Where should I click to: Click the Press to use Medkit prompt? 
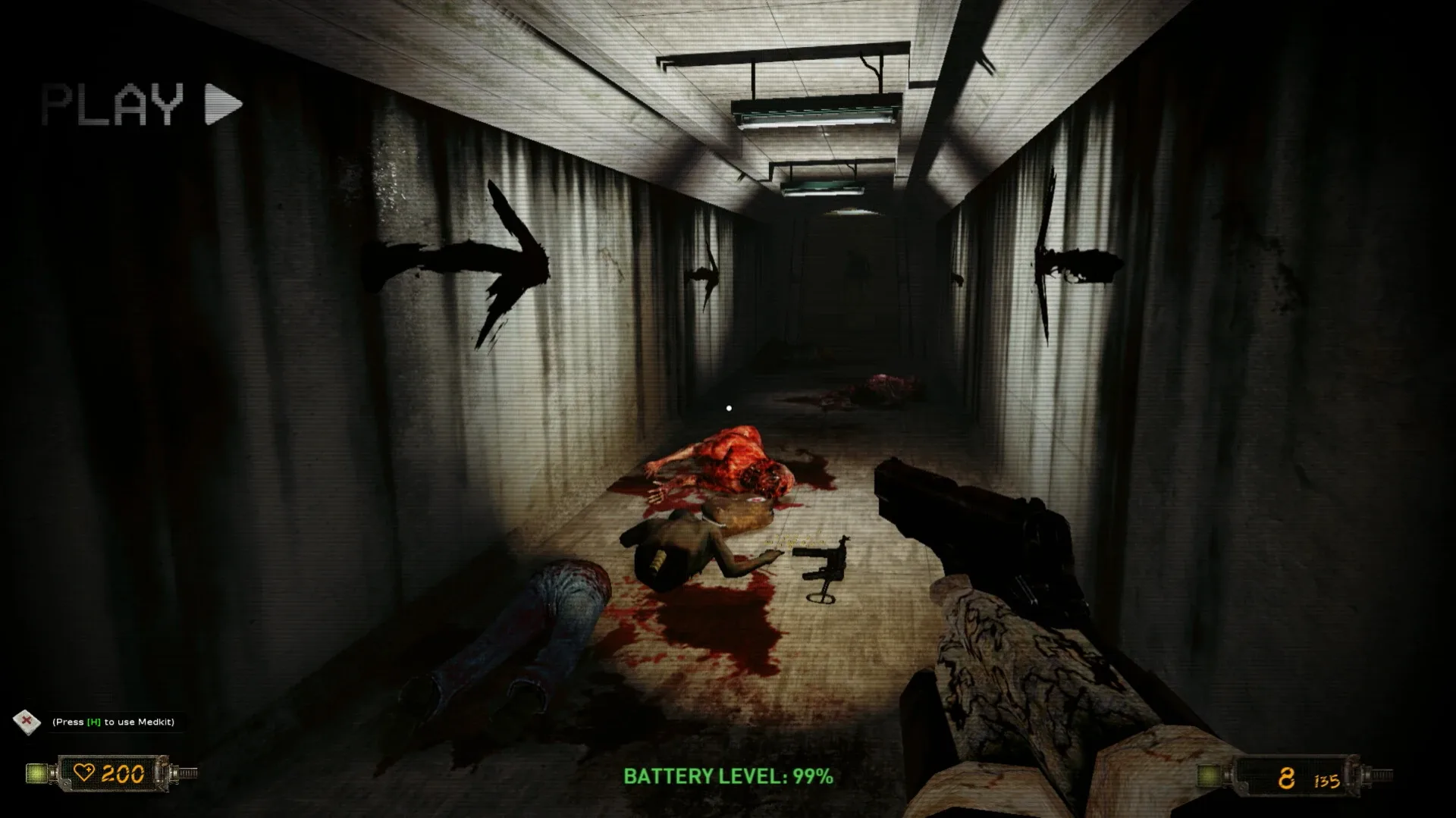tap(114, 722)
